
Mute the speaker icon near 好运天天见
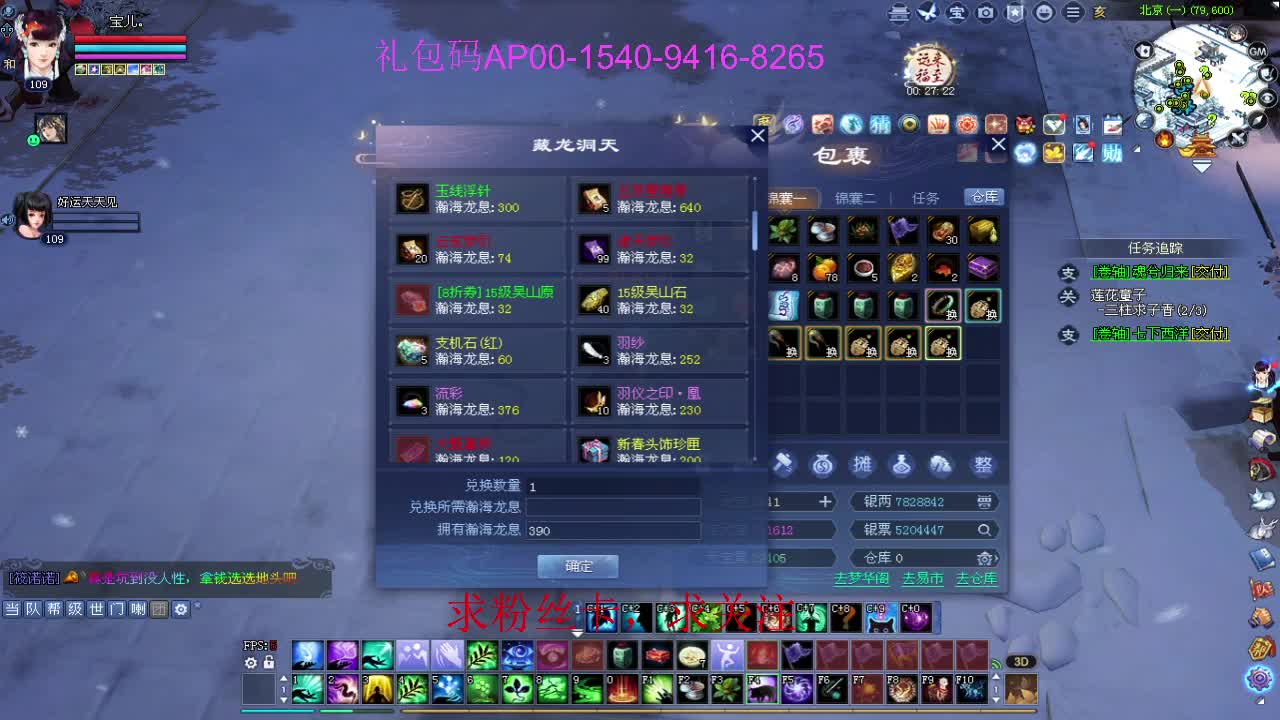(x=7, y=220)
